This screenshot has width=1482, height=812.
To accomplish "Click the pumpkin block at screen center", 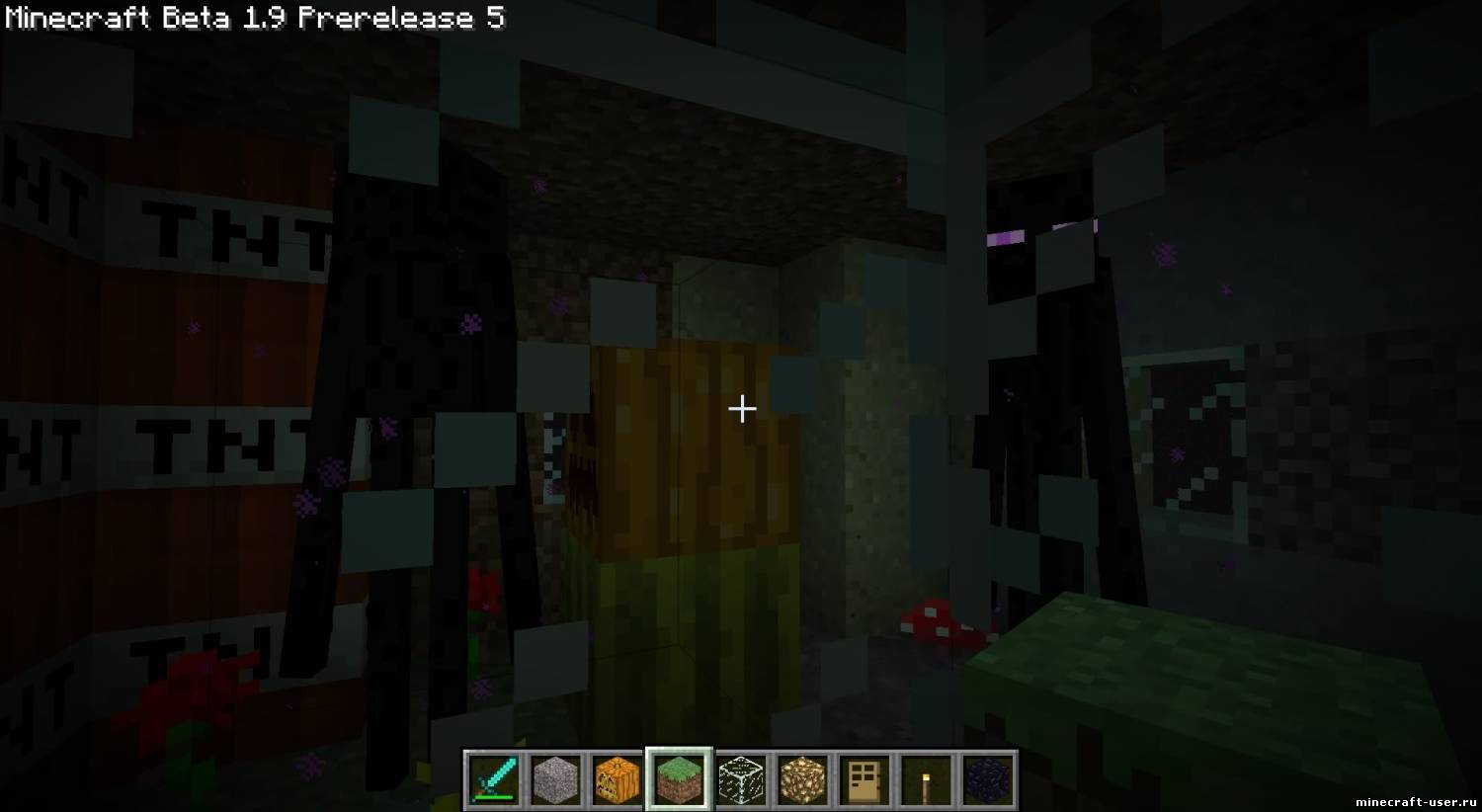I will click(x=692, y=445).
